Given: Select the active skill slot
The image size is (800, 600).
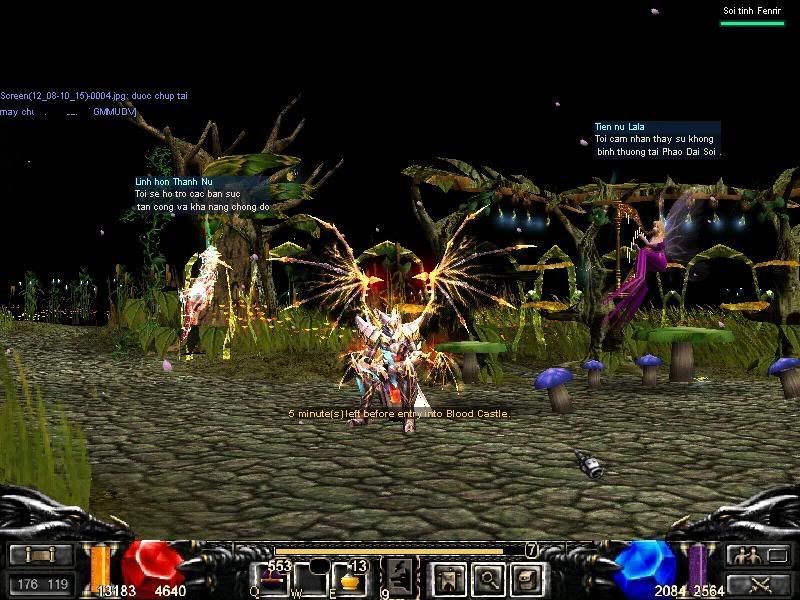Looking at the screenshot, I should [x=400, y=576].
